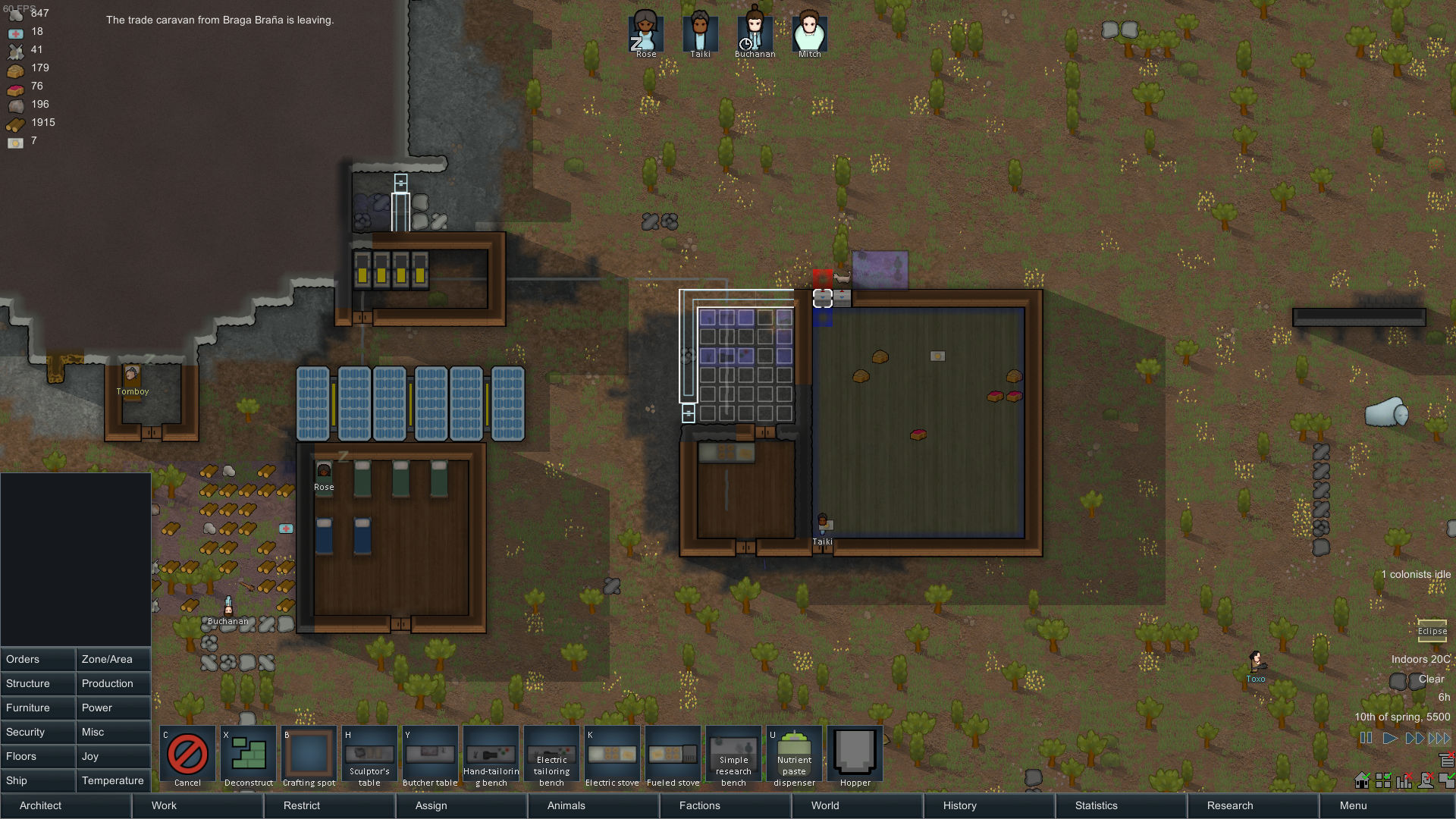Show the Temperature build category

coord(113,780)
